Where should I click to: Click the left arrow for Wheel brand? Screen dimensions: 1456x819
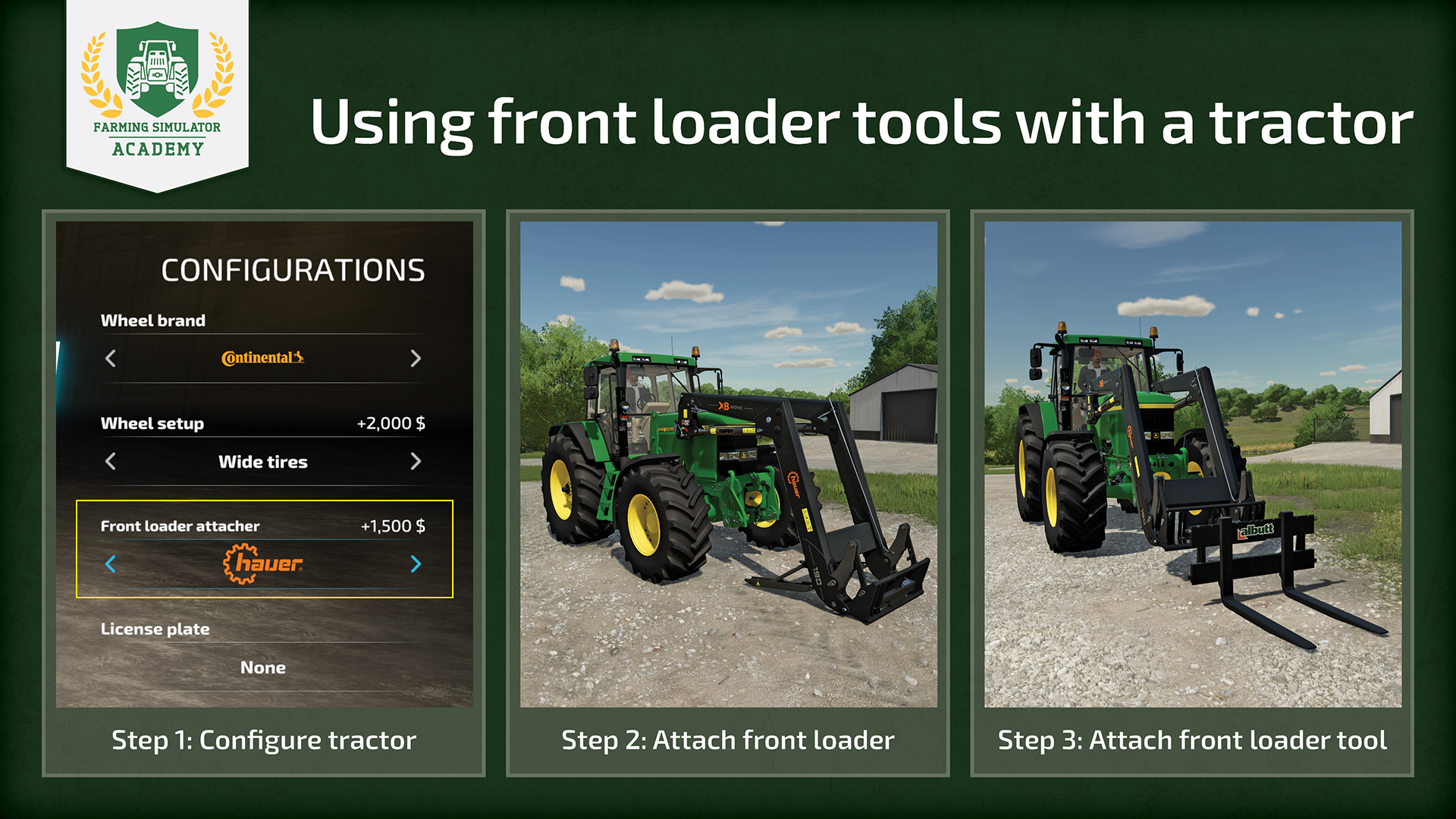click(x=111, y=358)
